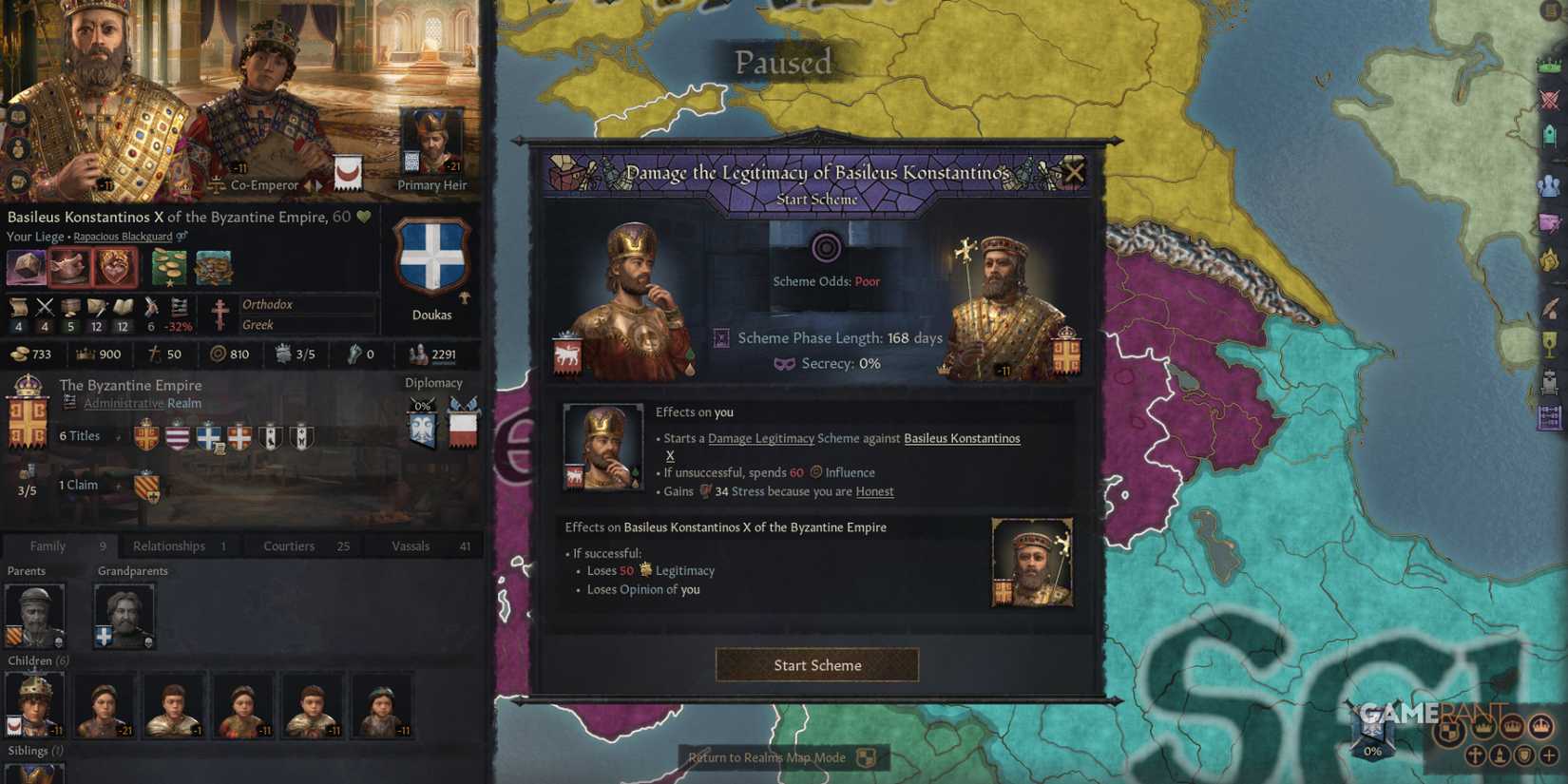
Task: Open the Orthodox faith view
Action: [x=268, y=304]
